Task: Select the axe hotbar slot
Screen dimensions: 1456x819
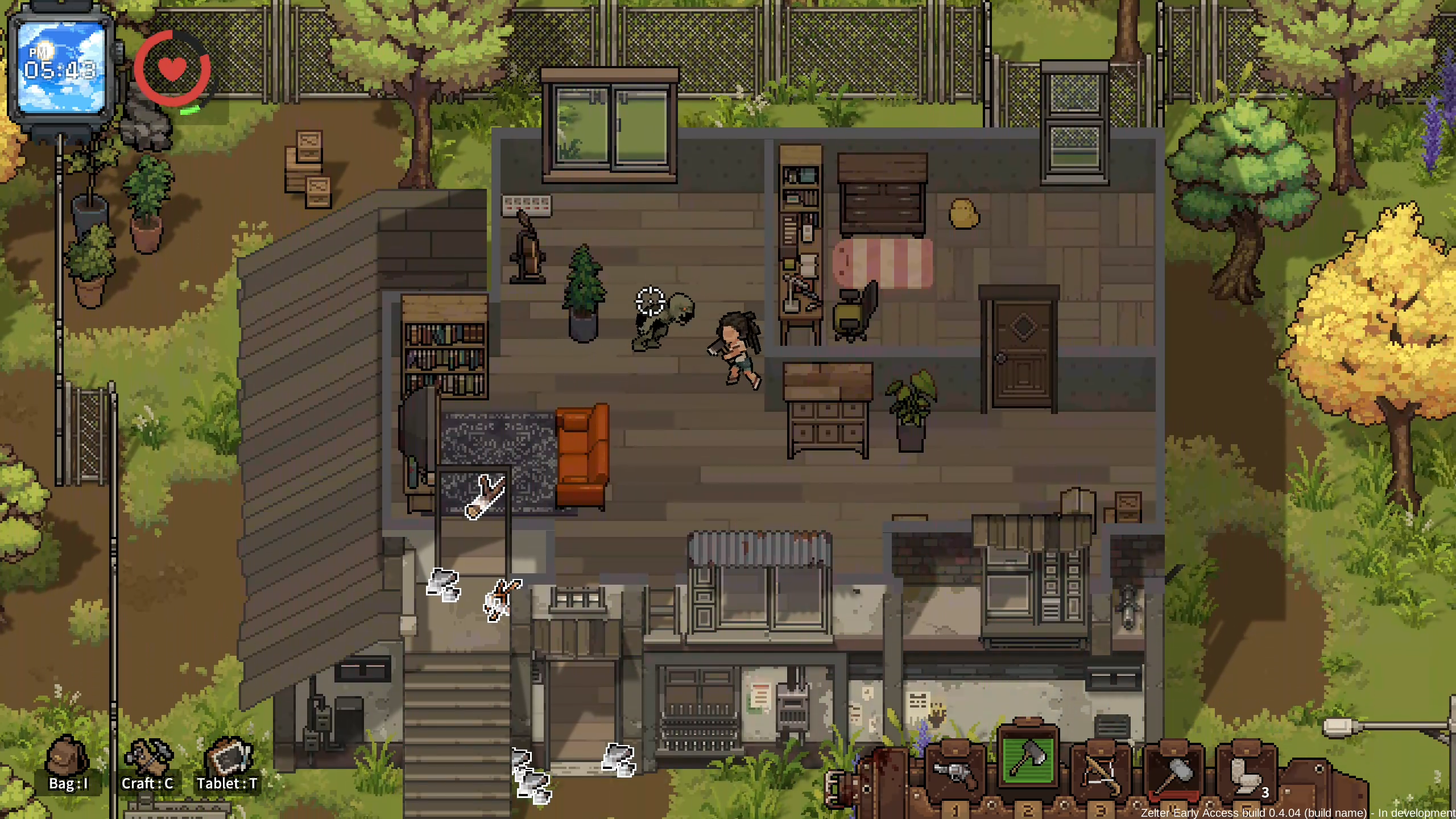Action: pos(1028,761)
